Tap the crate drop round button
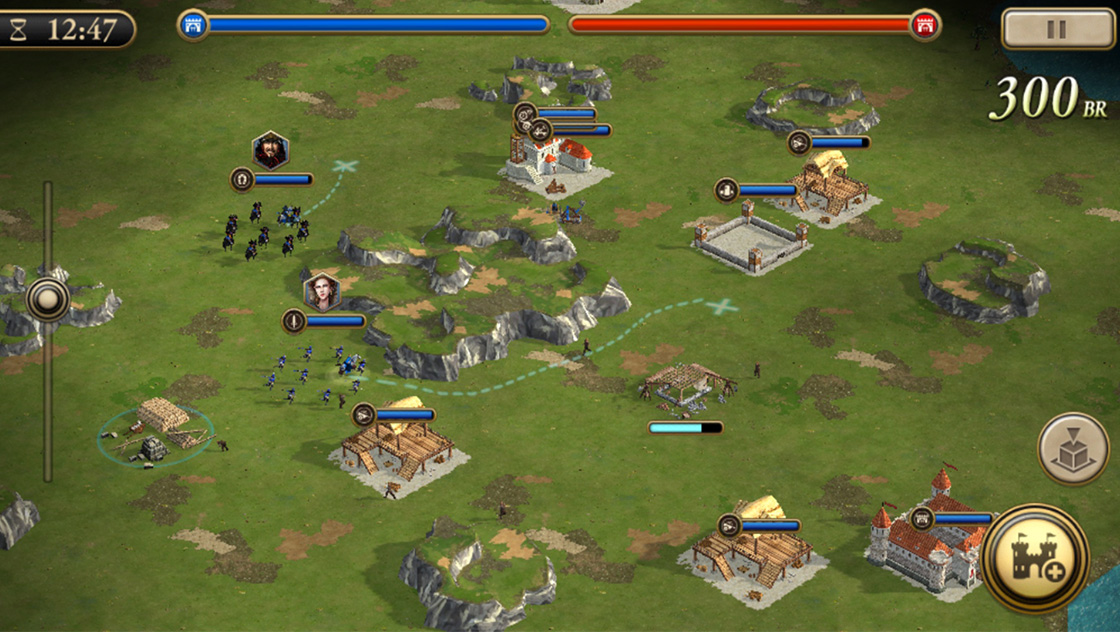The width and height of the screenshot is (1120, 632). coord(1073,449)
